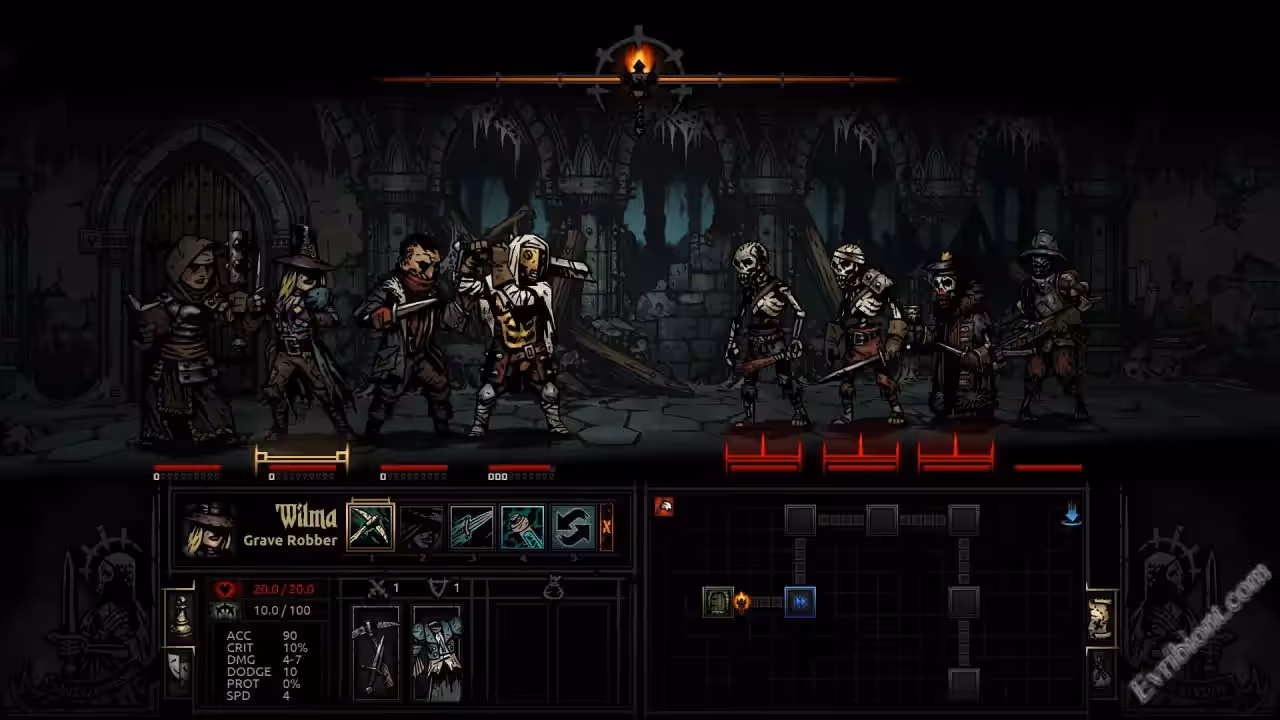Switch to the chess pawn stats tab
This screenshot has height=720, width=1280.
[179, 617]
